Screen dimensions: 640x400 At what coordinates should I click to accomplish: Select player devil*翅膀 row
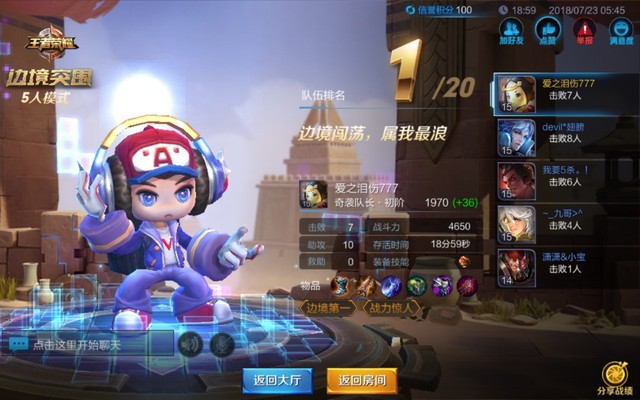pyautogui.click(x=563, y=138)
